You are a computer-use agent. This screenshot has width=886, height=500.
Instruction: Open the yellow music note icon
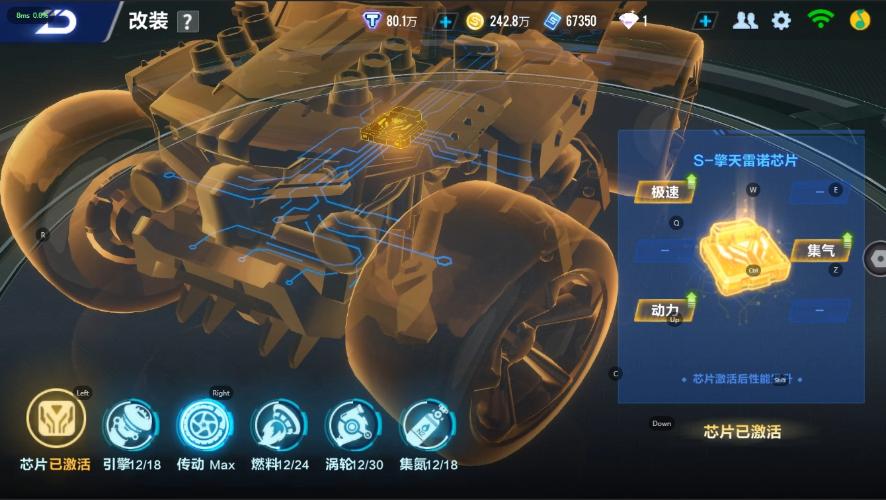860,20
